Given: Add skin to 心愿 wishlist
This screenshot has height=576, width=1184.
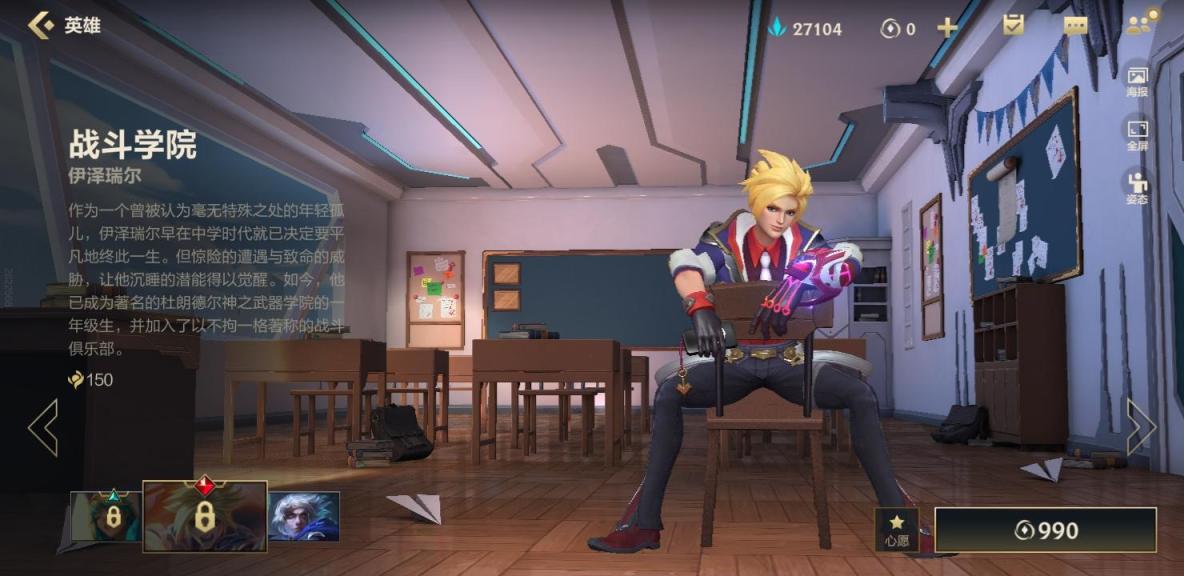Looking at the screenshot, I should point(896,530).
